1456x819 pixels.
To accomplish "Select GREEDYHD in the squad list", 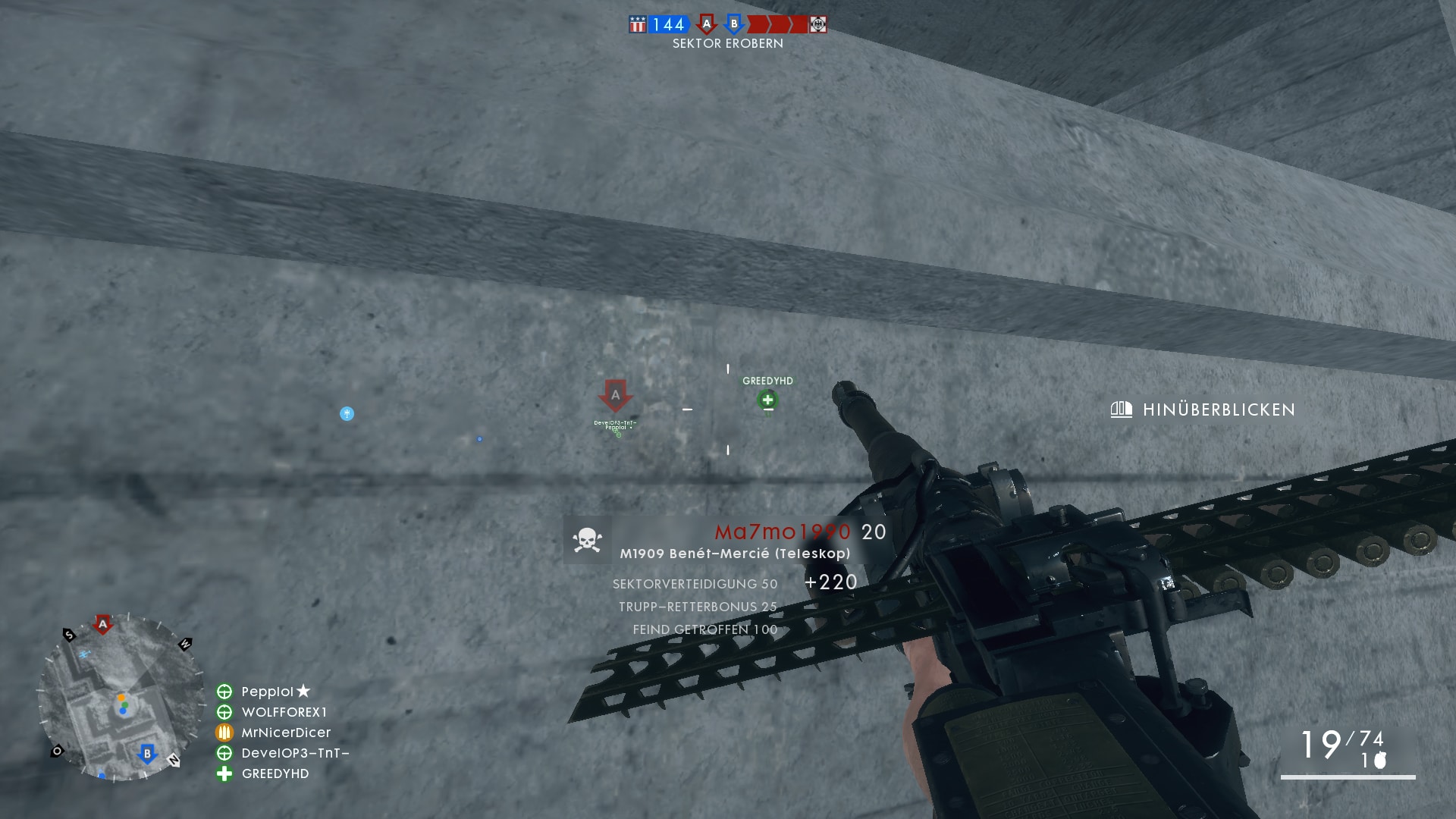I will tap(275, 773).
